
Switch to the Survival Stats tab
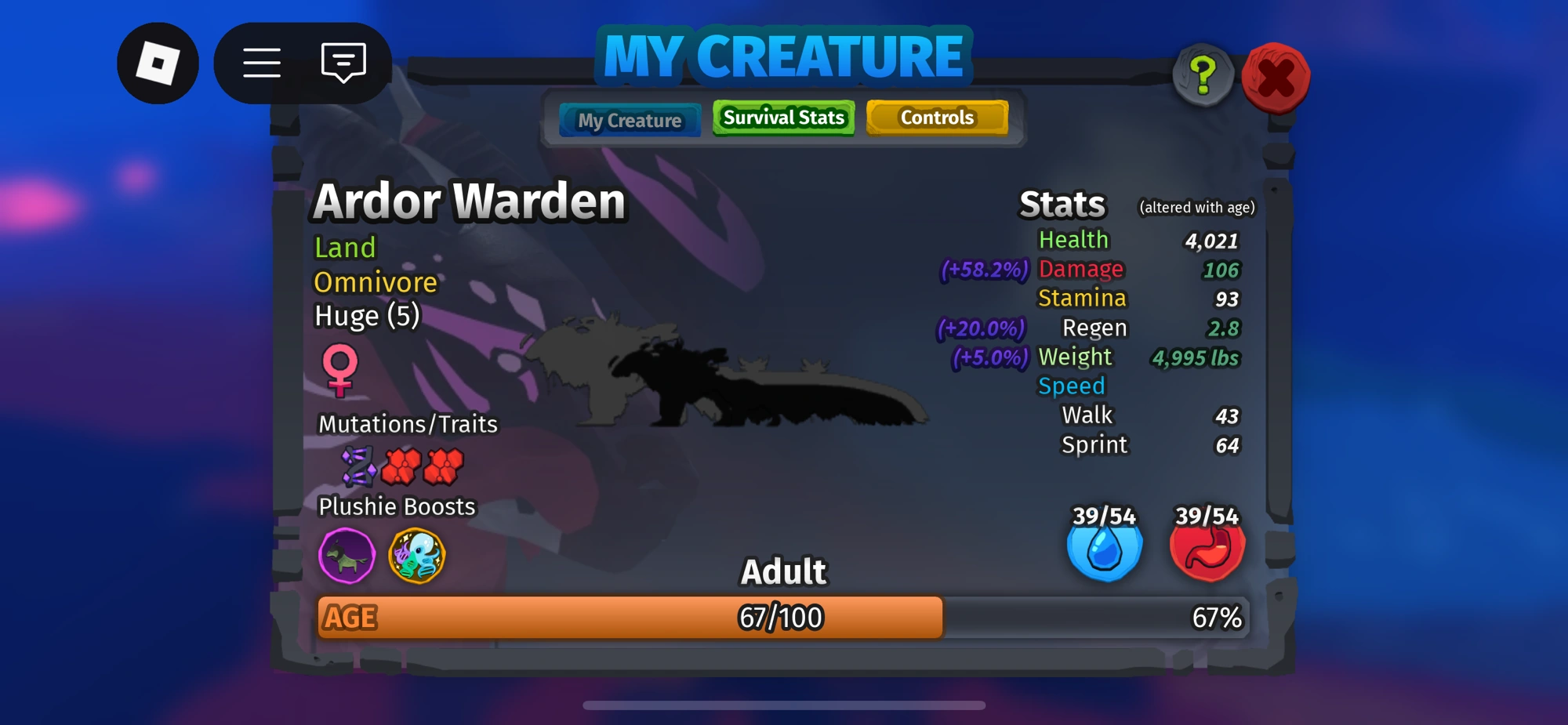782,118
